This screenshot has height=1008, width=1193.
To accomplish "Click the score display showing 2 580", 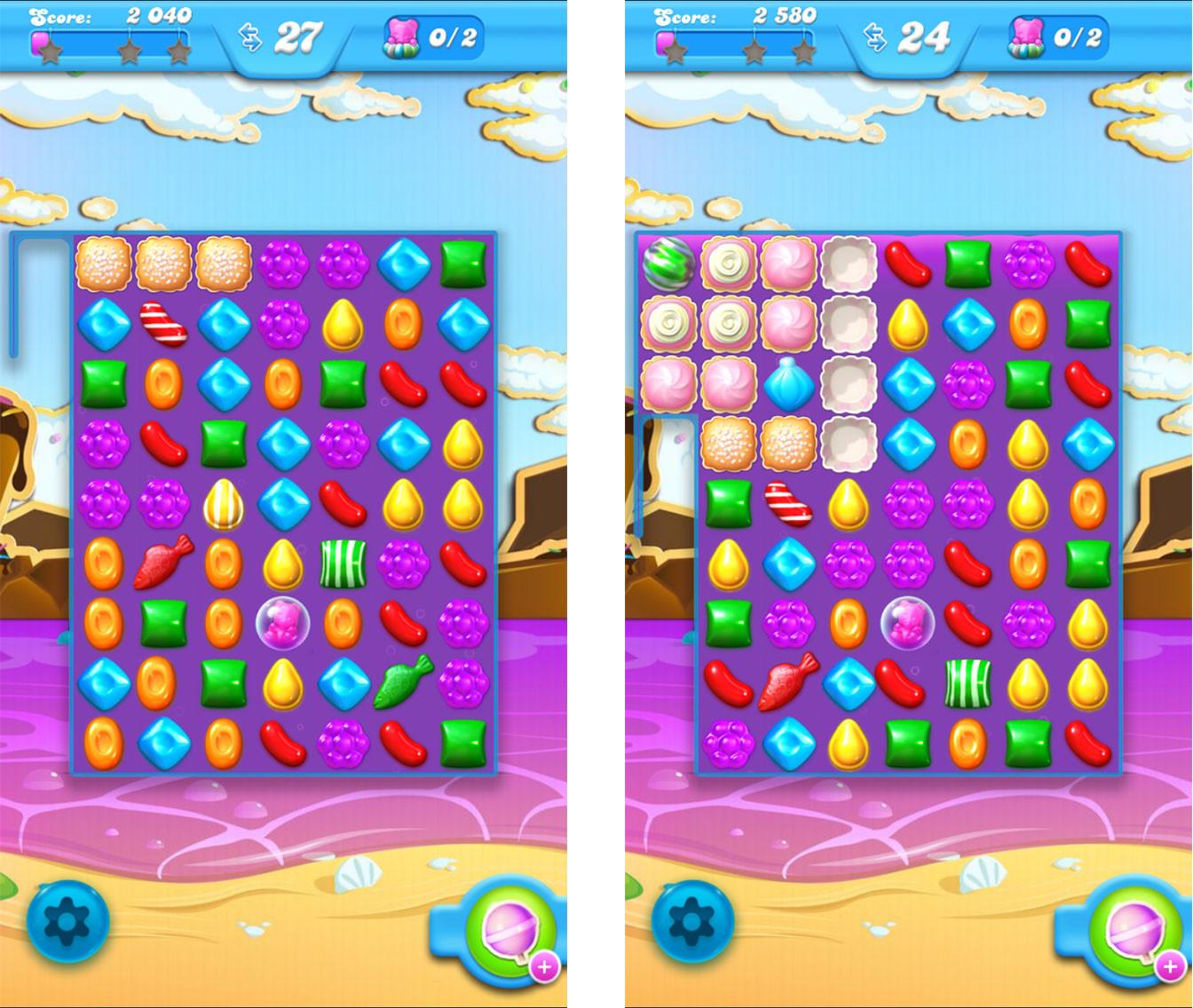I will pos(786,13).
